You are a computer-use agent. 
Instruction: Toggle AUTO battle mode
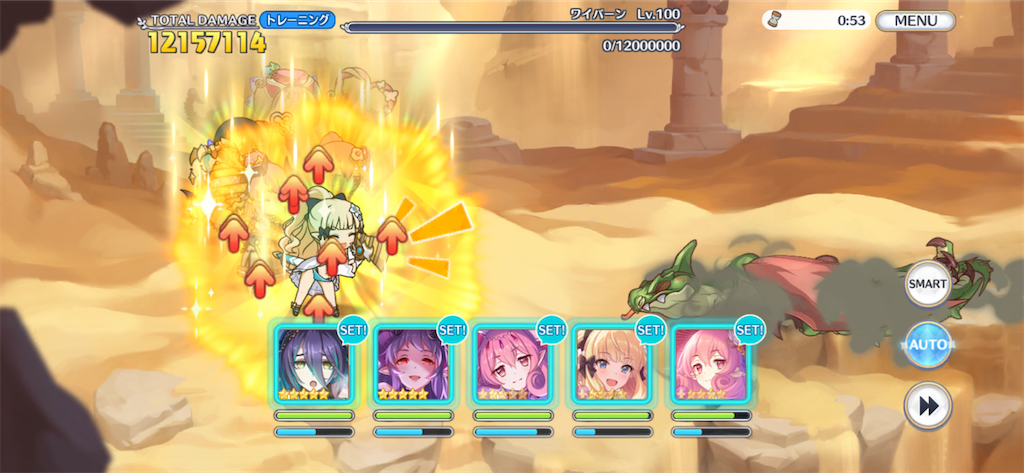(927, 346)
